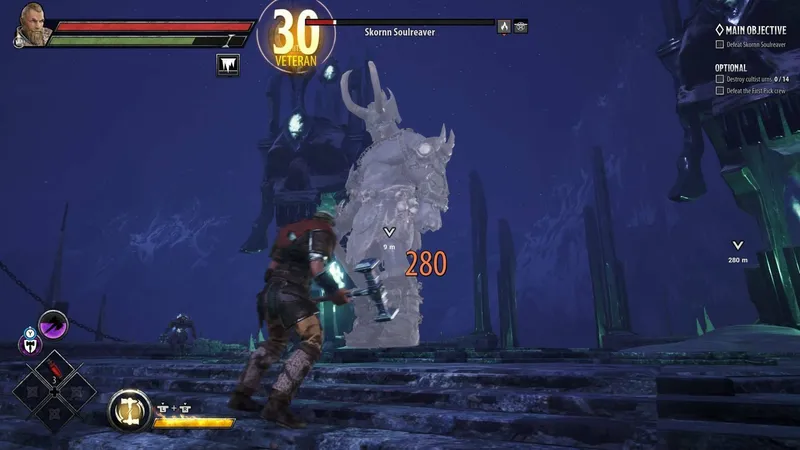Screen dimensions: 800x450
Task: Select the Defeat Skornn Soulreaver objective
Action: coord(756,44)
